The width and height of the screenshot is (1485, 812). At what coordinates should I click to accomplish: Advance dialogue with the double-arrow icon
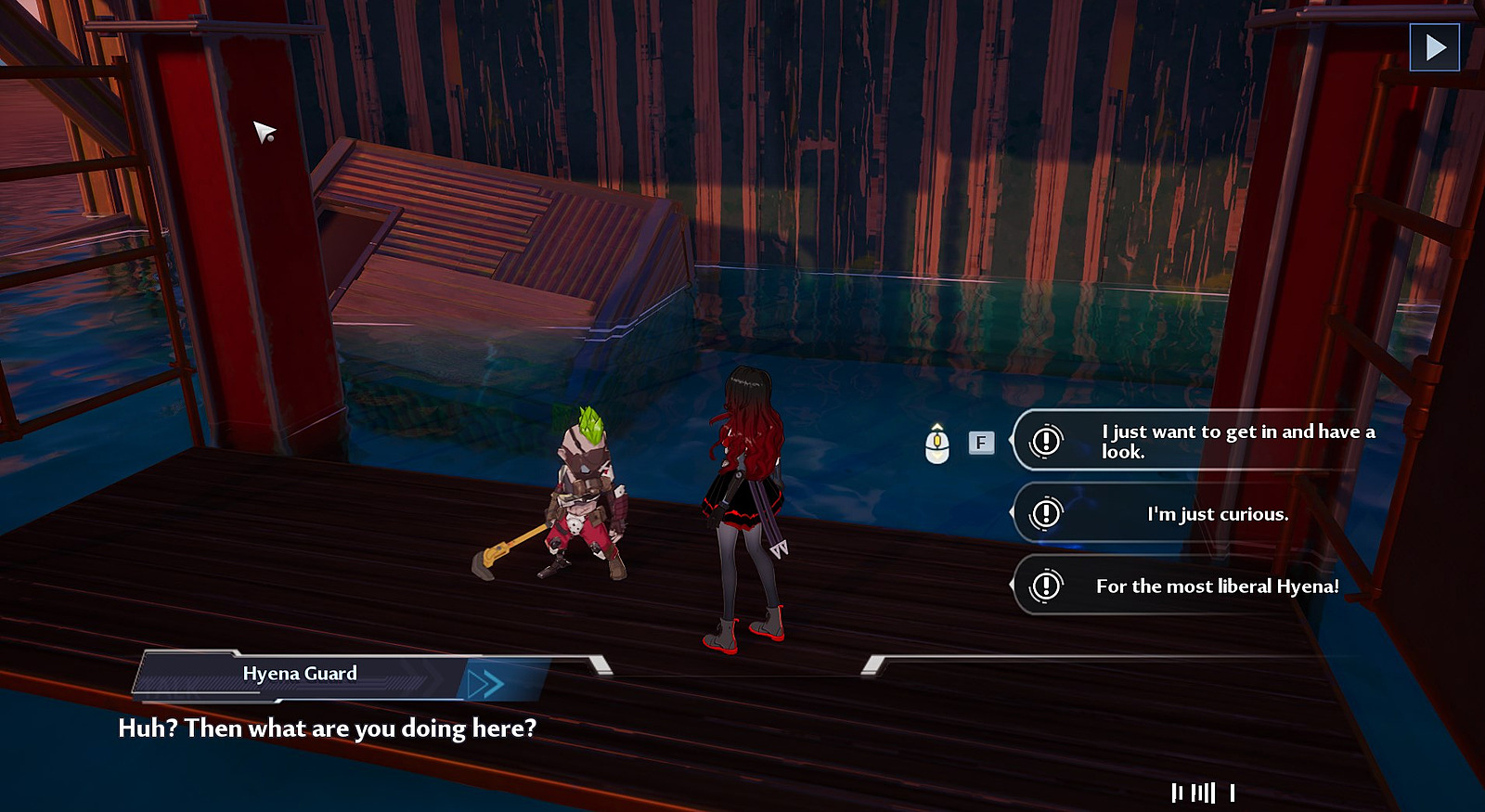(x=485, y=684)
